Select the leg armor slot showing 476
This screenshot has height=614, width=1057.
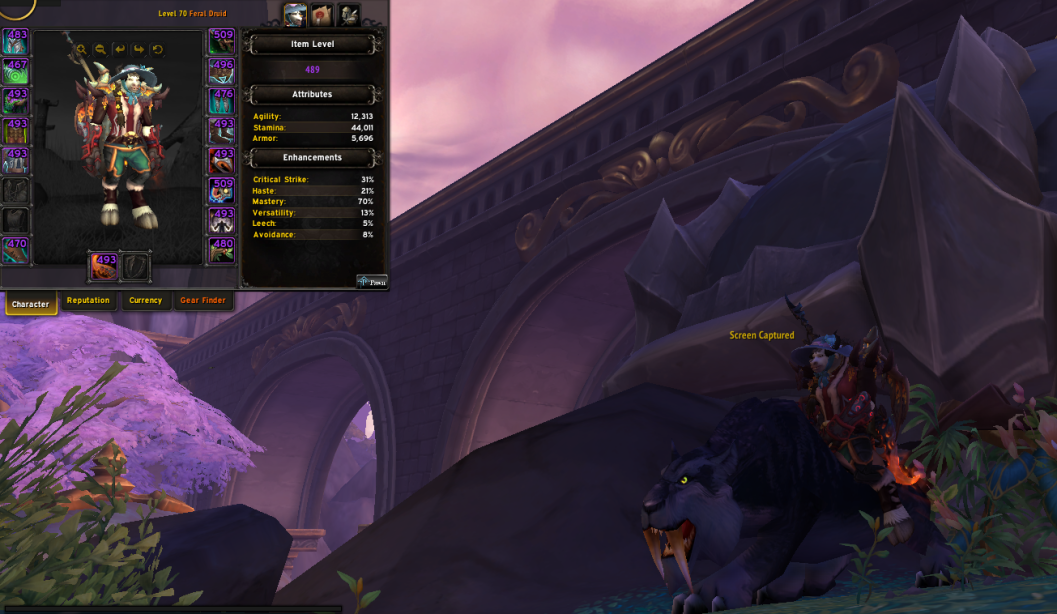pyautogui.click(x=222, y=102)
